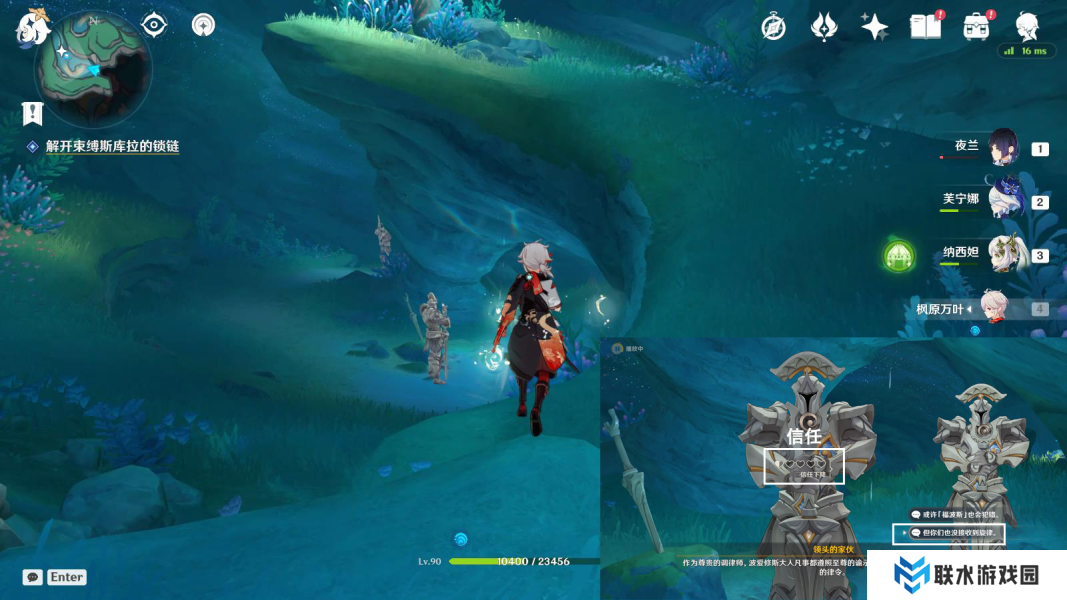Open the chat box icon
The width and height of the screenshot is (1067, 600).
33,577
